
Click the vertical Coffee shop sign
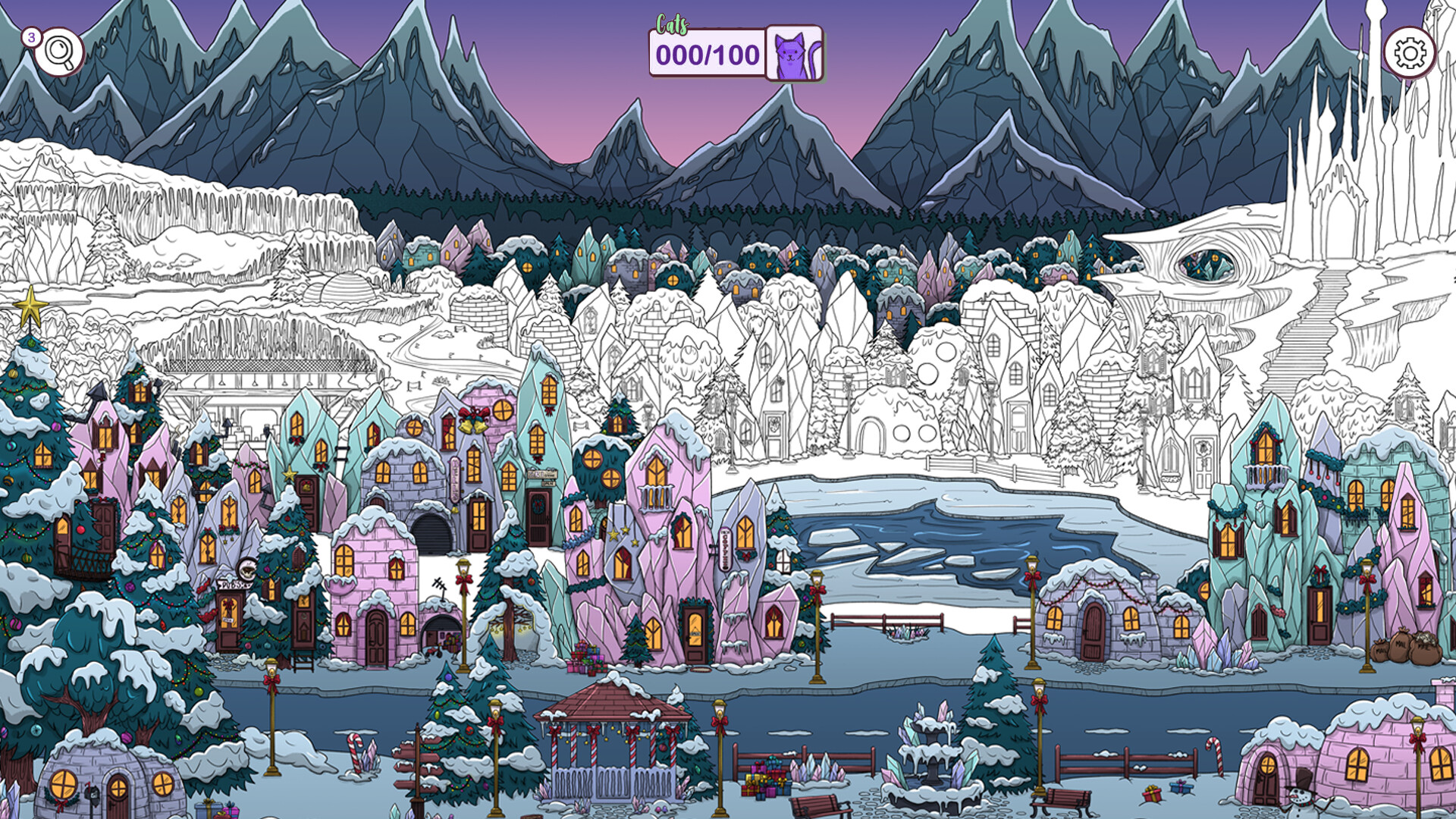[x=724, y=549]
